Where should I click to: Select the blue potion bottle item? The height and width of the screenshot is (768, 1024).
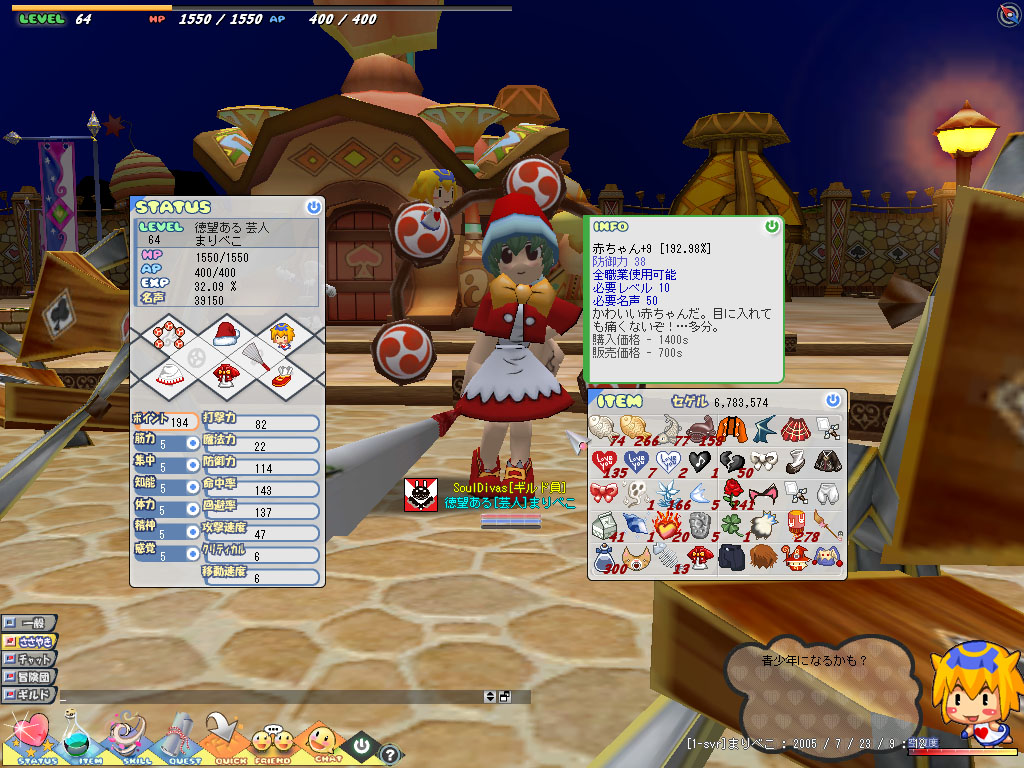(x=603, y=556)
